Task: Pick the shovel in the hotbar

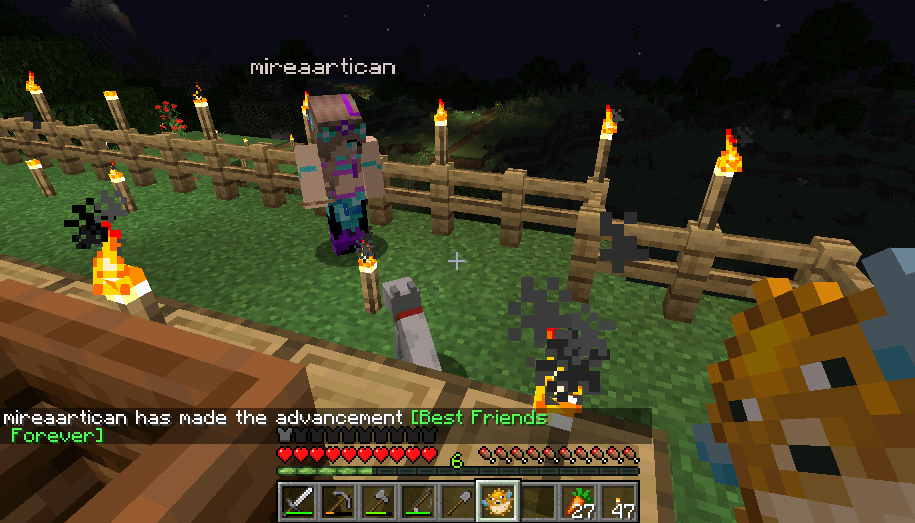Action: point(457,500)
